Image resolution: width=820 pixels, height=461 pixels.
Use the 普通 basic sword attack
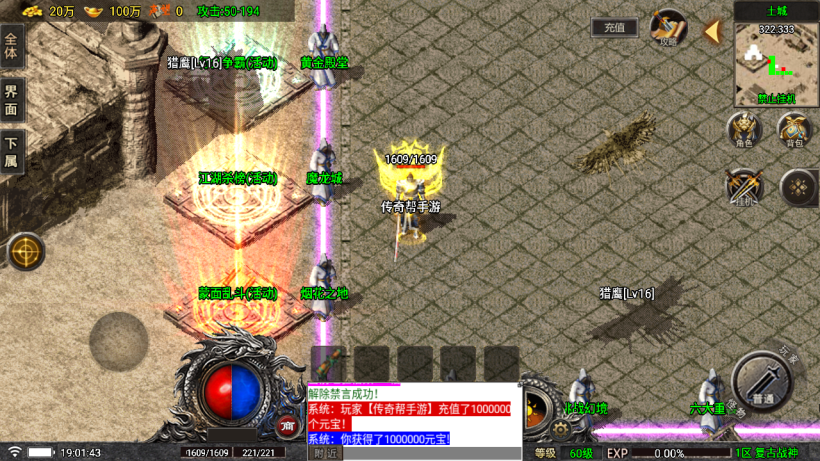click(x=763, y=382)
